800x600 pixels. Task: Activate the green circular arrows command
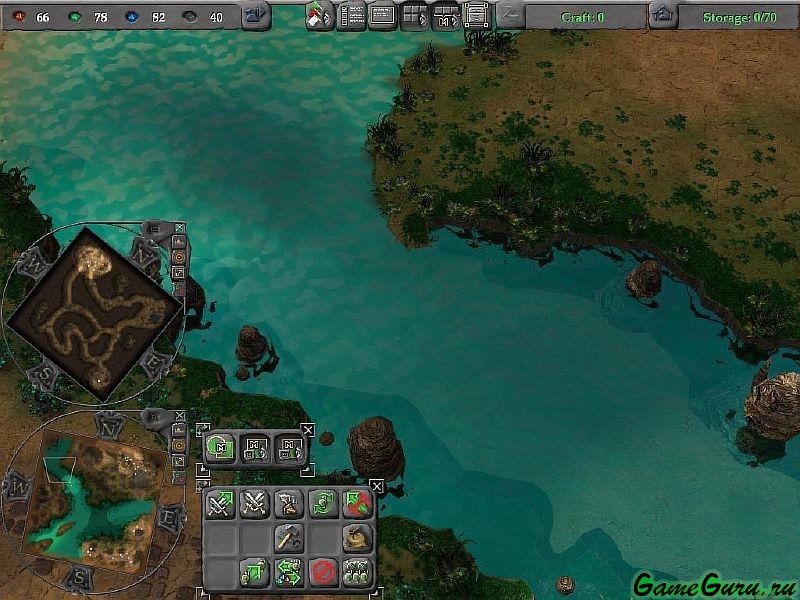tap(322, 504)
